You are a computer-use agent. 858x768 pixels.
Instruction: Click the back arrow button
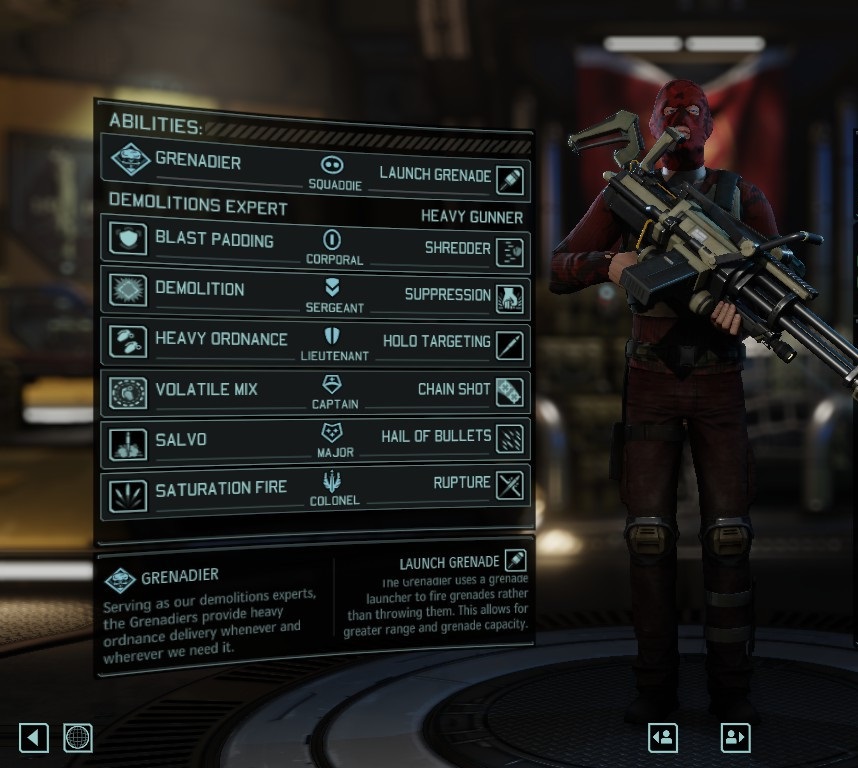click(x=34, y=738)
